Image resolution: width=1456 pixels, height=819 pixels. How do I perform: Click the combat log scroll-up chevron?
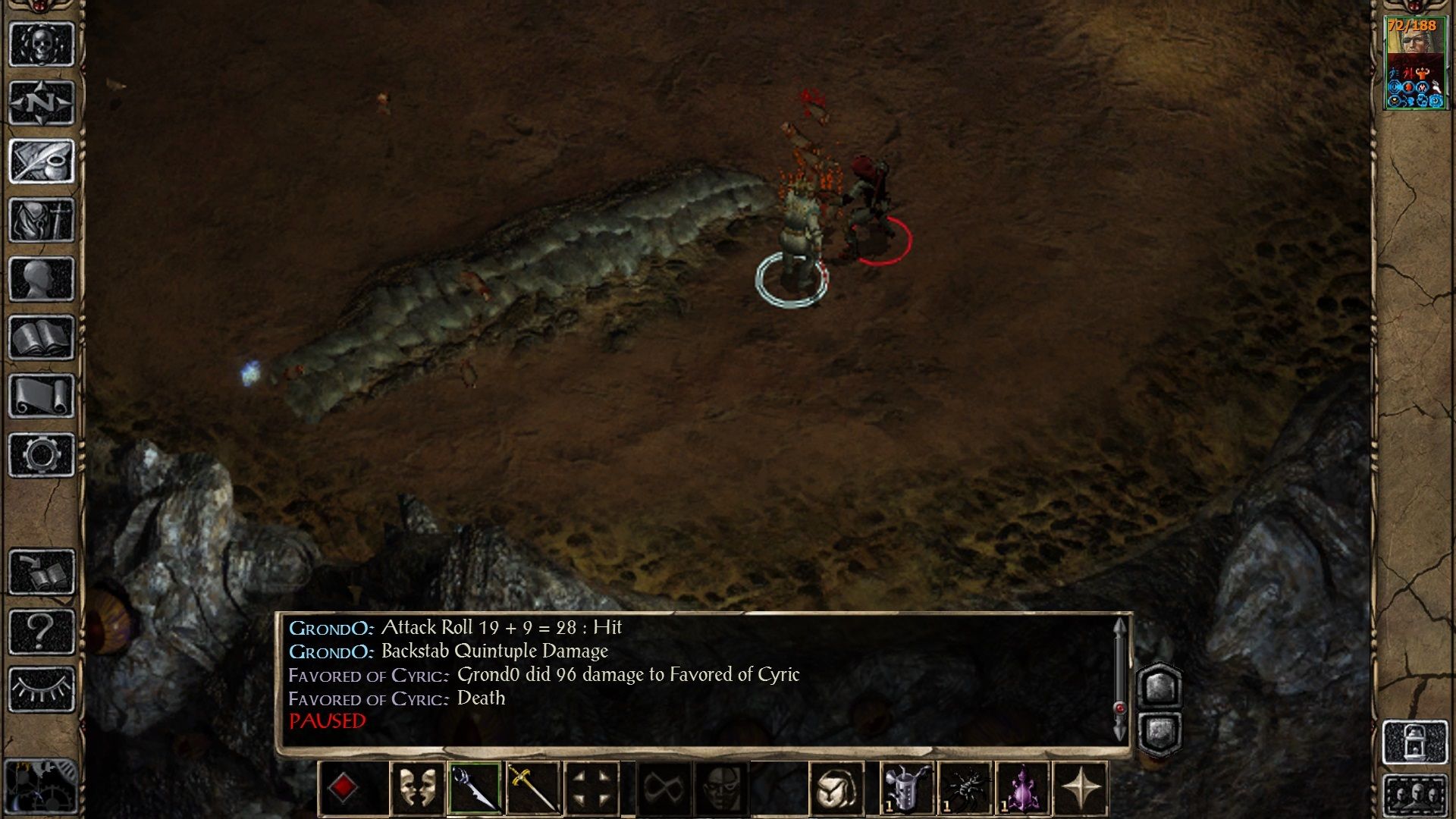1120,628
